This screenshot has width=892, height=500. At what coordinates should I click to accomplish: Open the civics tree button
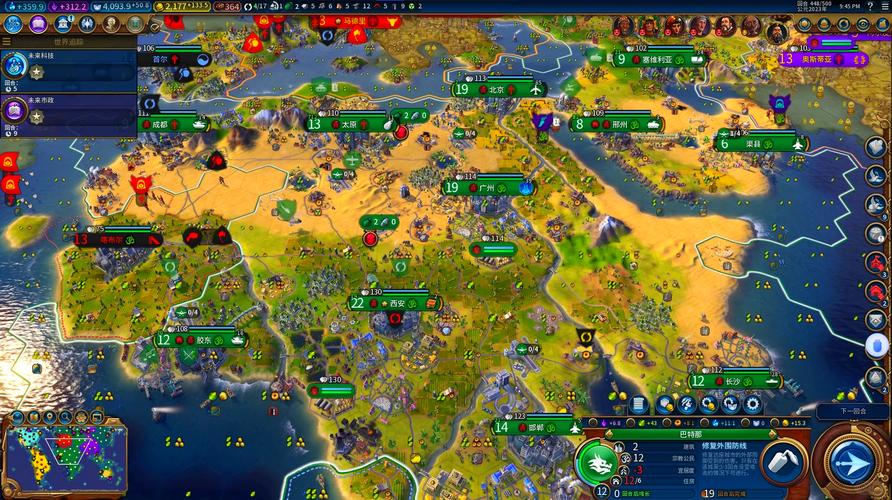point(39,23)
